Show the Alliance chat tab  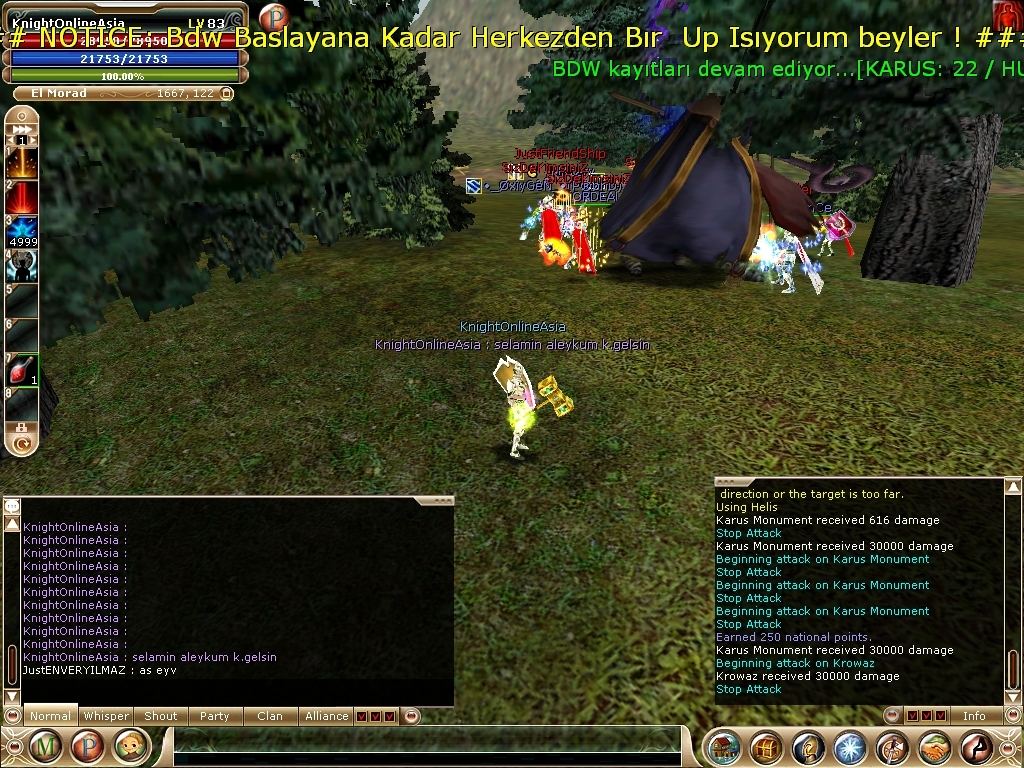(x=327, y=716)
